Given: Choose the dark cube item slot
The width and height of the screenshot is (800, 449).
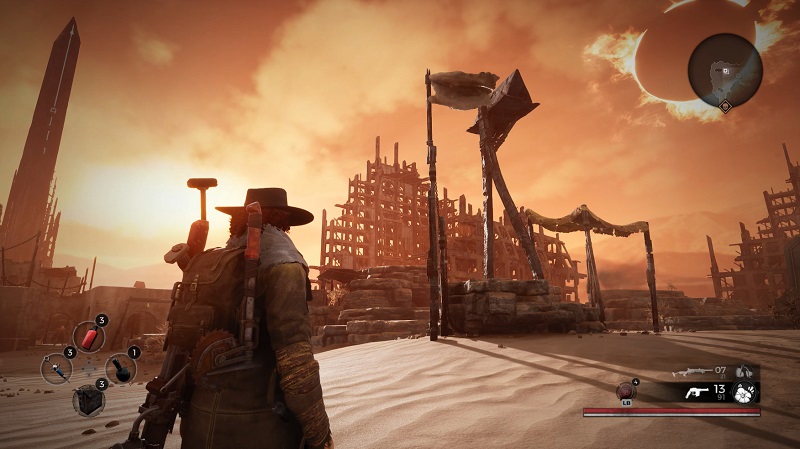Looking at the screenshot, I should [x=88, y=400].
